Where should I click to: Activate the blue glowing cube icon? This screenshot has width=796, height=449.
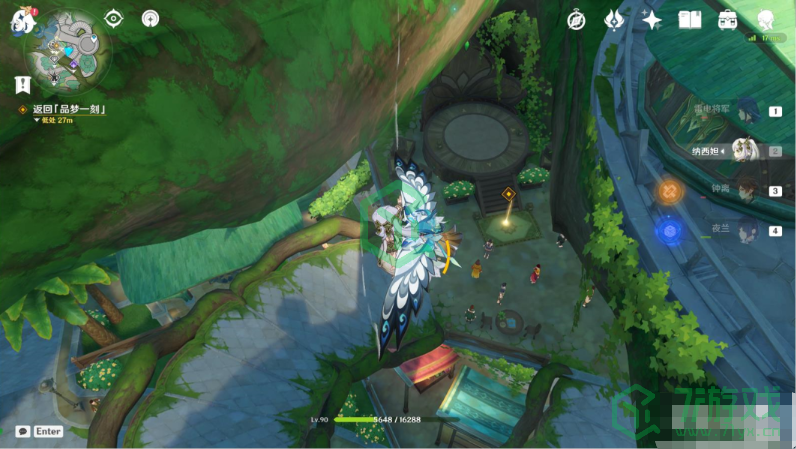click(x=668, y=231)
